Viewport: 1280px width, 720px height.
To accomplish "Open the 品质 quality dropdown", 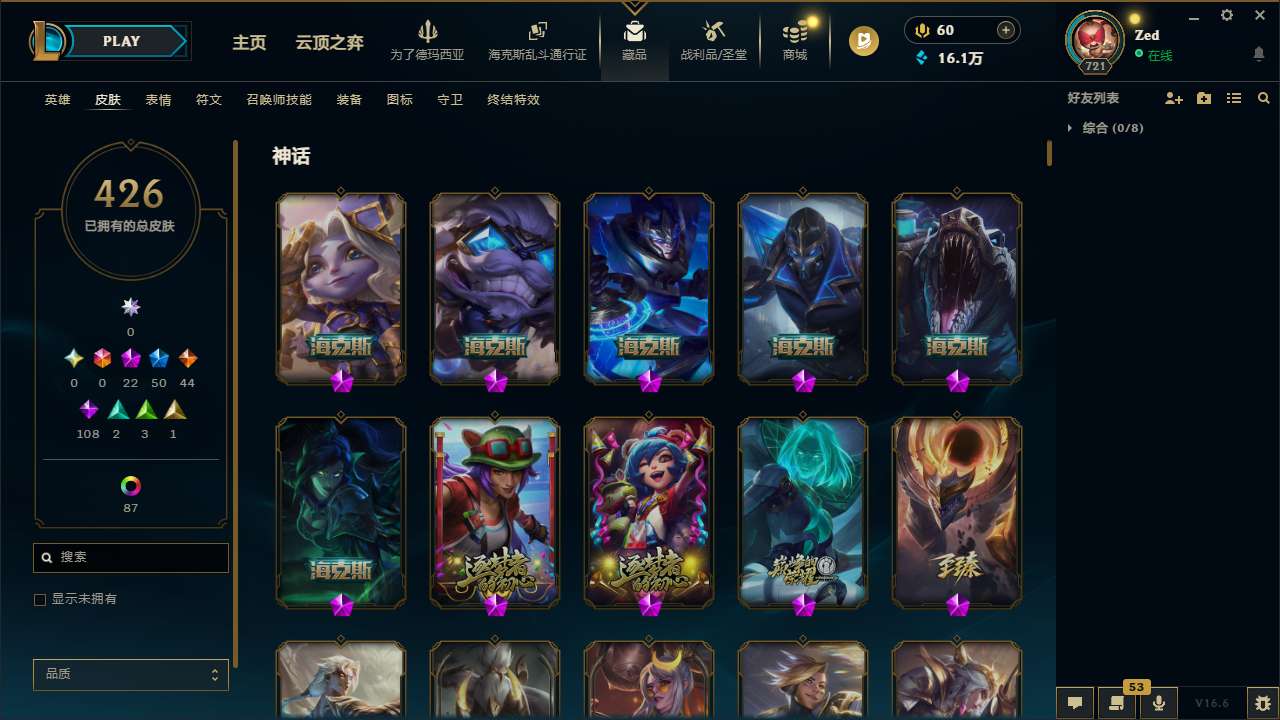I will tap(130, 674).
